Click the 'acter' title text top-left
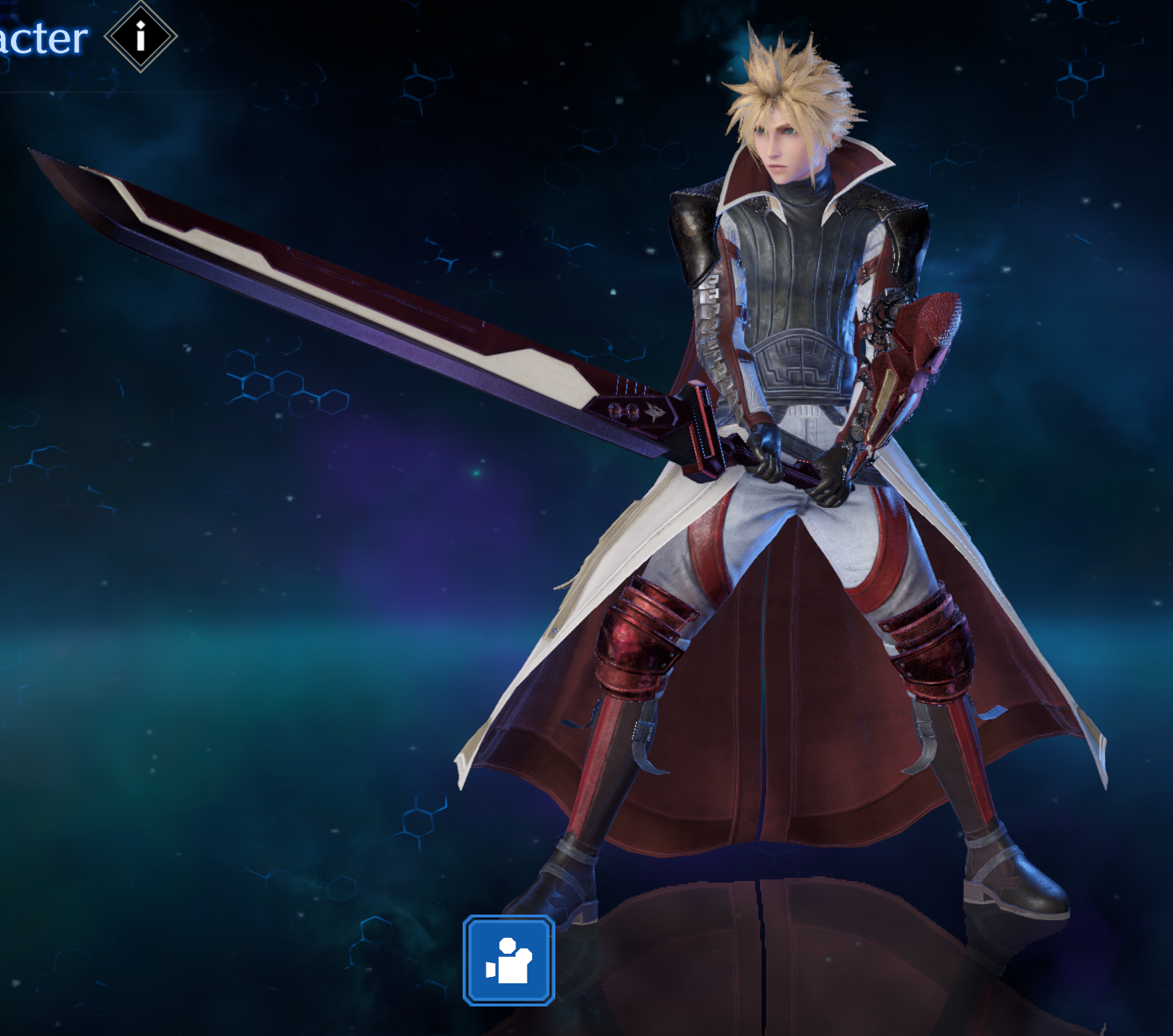 tap(44, 35)
